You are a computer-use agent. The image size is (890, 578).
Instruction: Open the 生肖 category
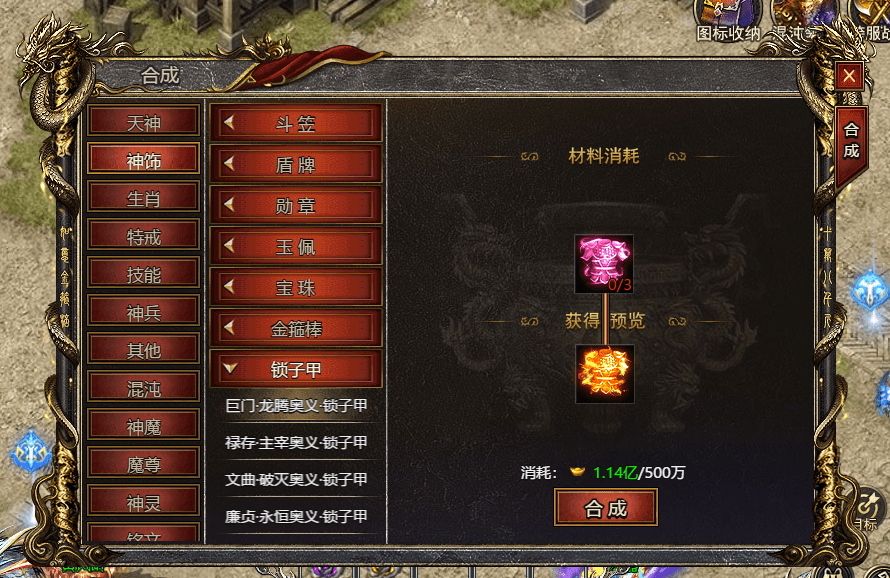[x=143, y=198]
